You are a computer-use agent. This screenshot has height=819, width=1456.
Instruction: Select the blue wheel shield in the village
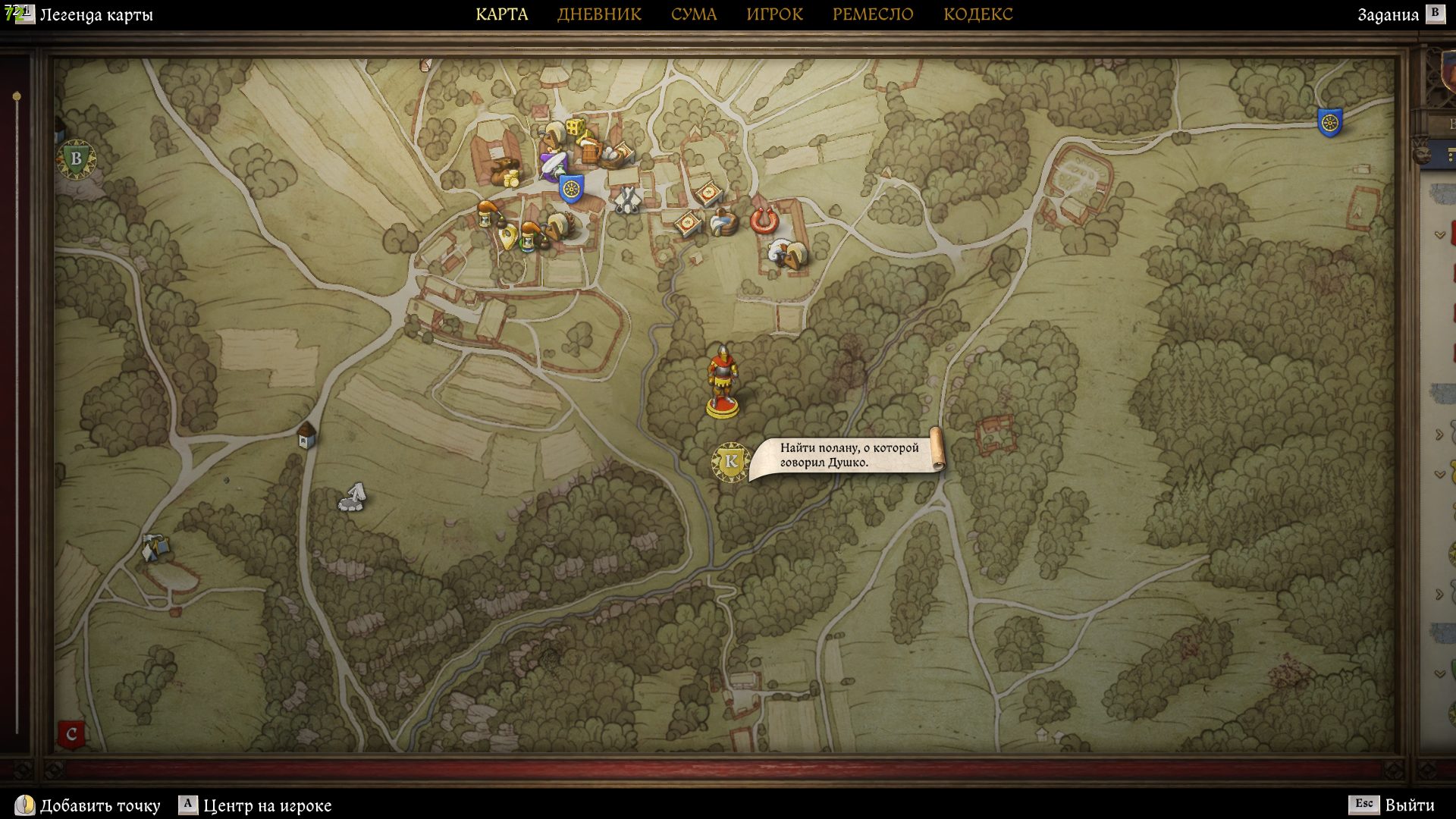point(570,188)
